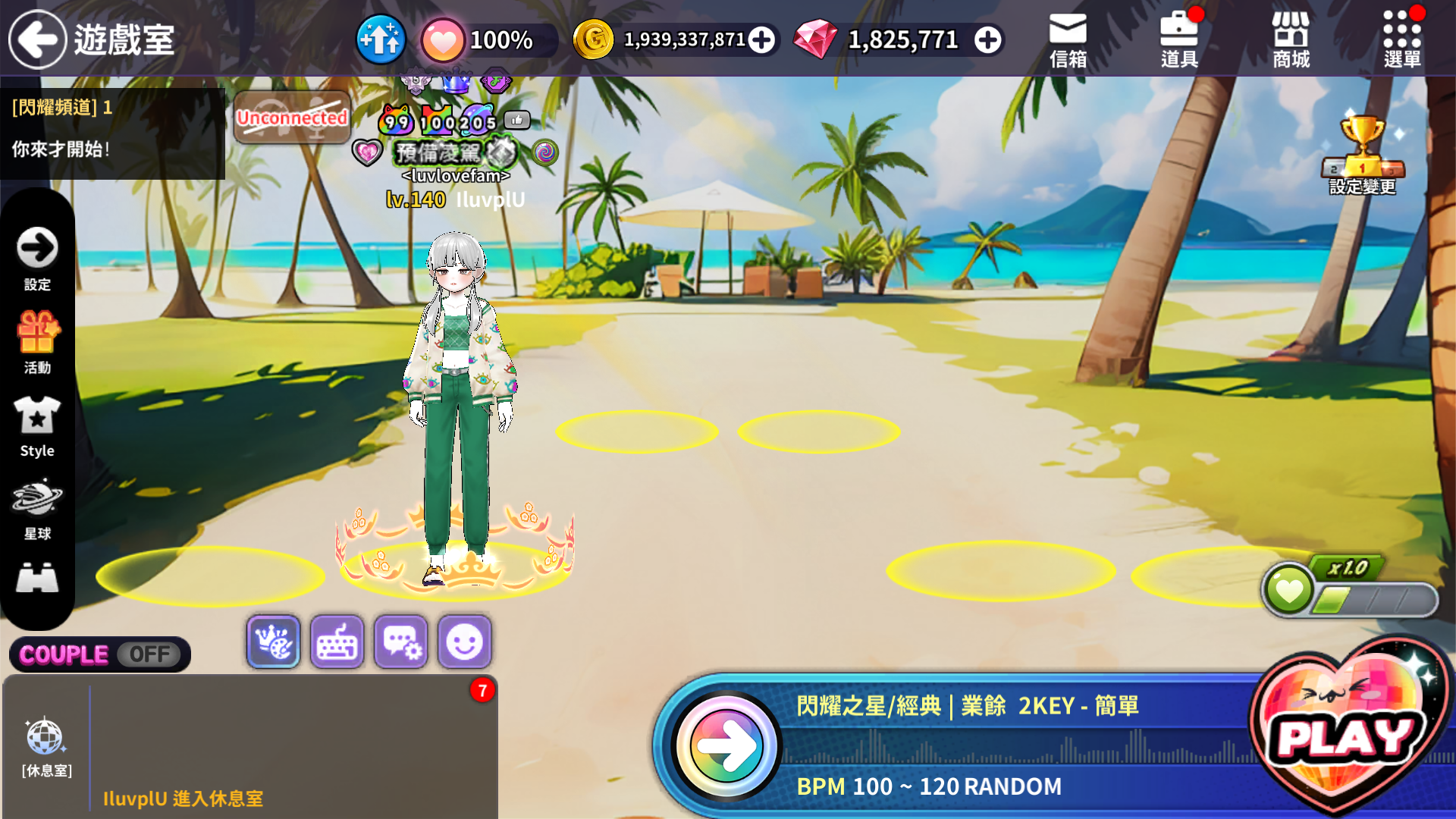1456x819 pixels.
Task: Visit the 商城 shop
Action: [x=1291, y=41]
